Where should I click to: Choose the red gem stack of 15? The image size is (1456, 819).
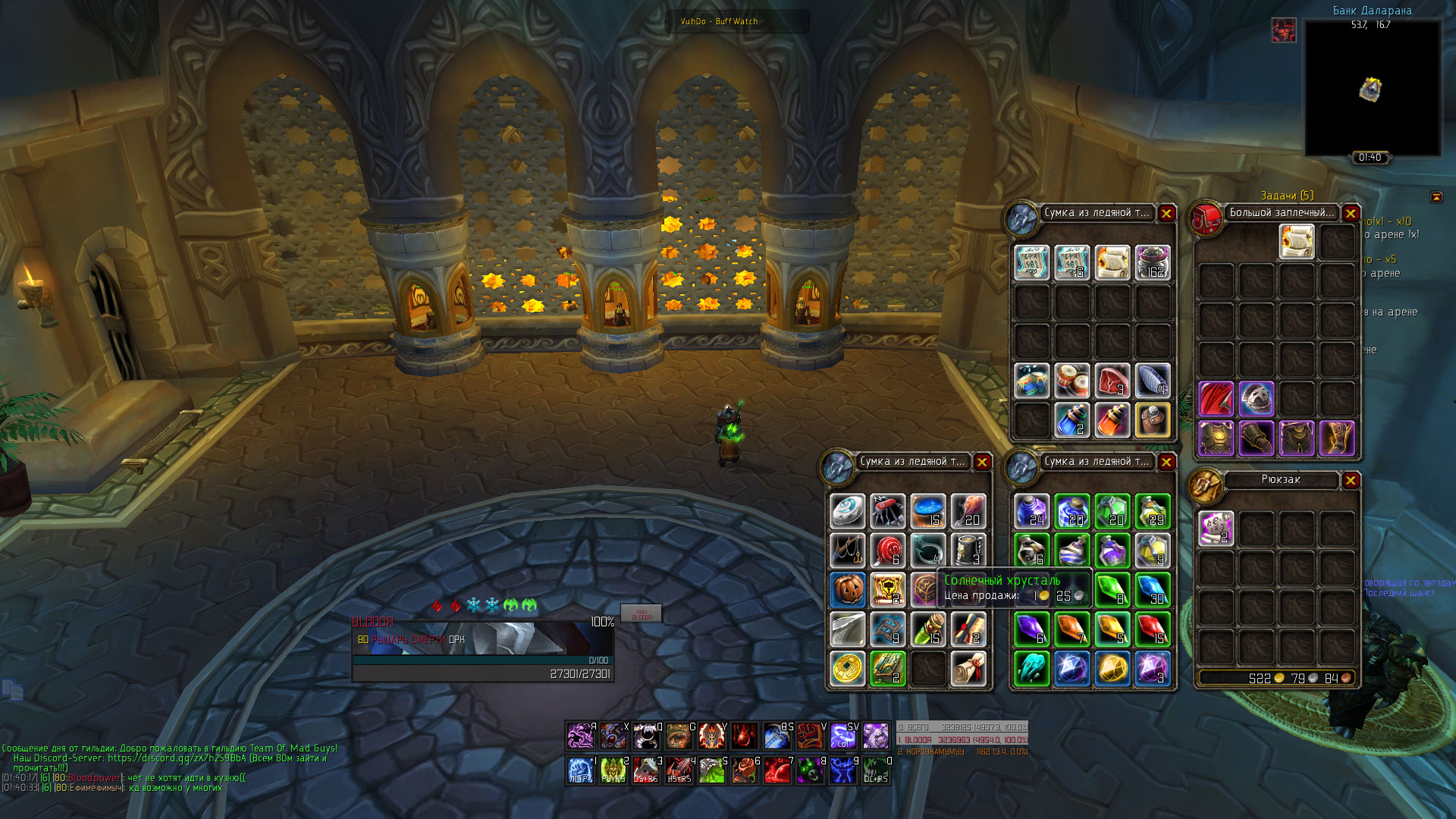click(x=1152, y=629)
